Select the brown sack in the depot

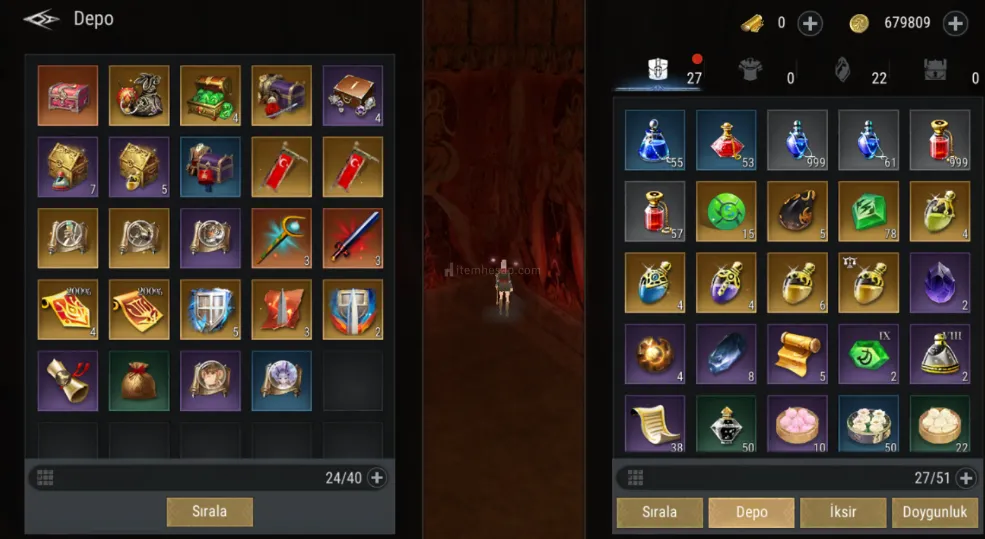point(139,381)
